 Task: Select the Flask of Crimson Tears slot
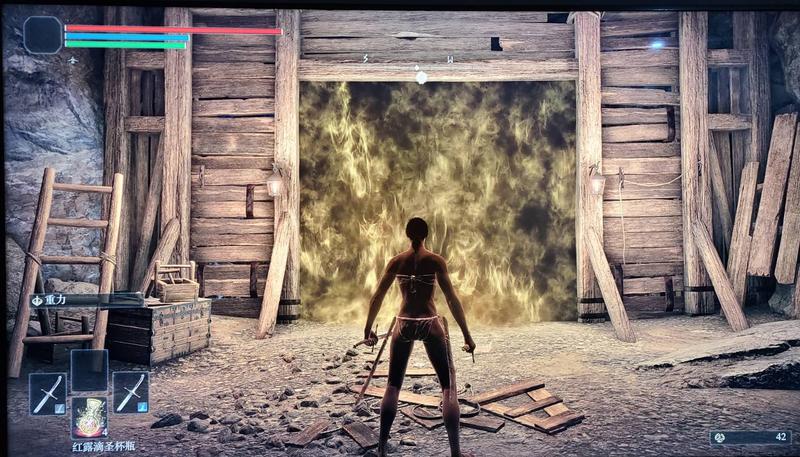[x=89, y=415]
